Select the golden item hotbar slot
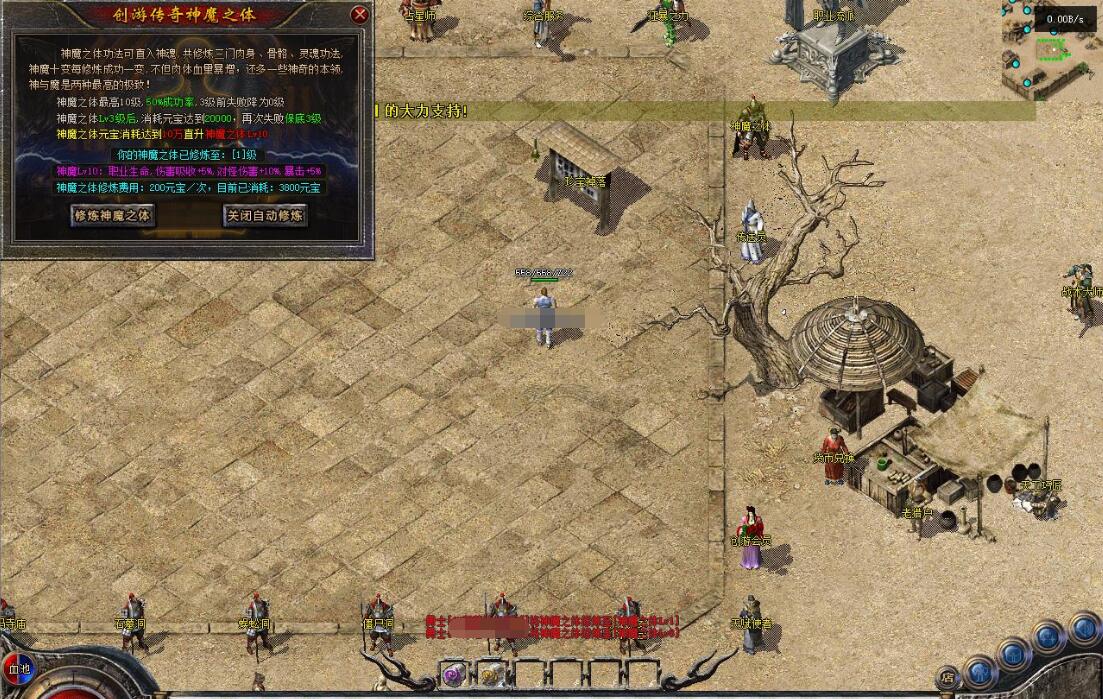The image size is (1103, 699). pos(491,673)
